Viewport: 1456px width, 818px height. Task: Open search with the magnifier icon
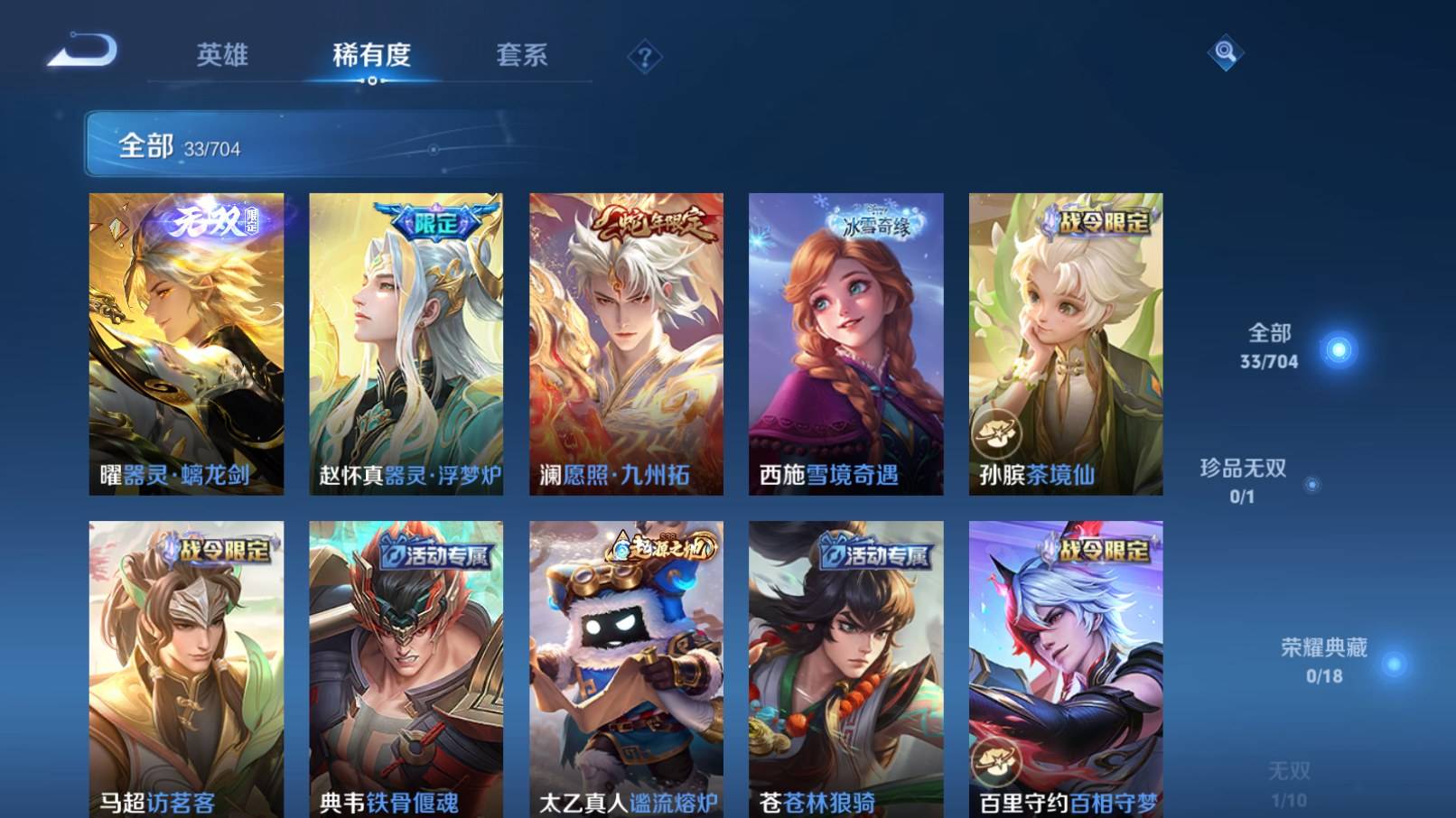(x=1226, y=54)
